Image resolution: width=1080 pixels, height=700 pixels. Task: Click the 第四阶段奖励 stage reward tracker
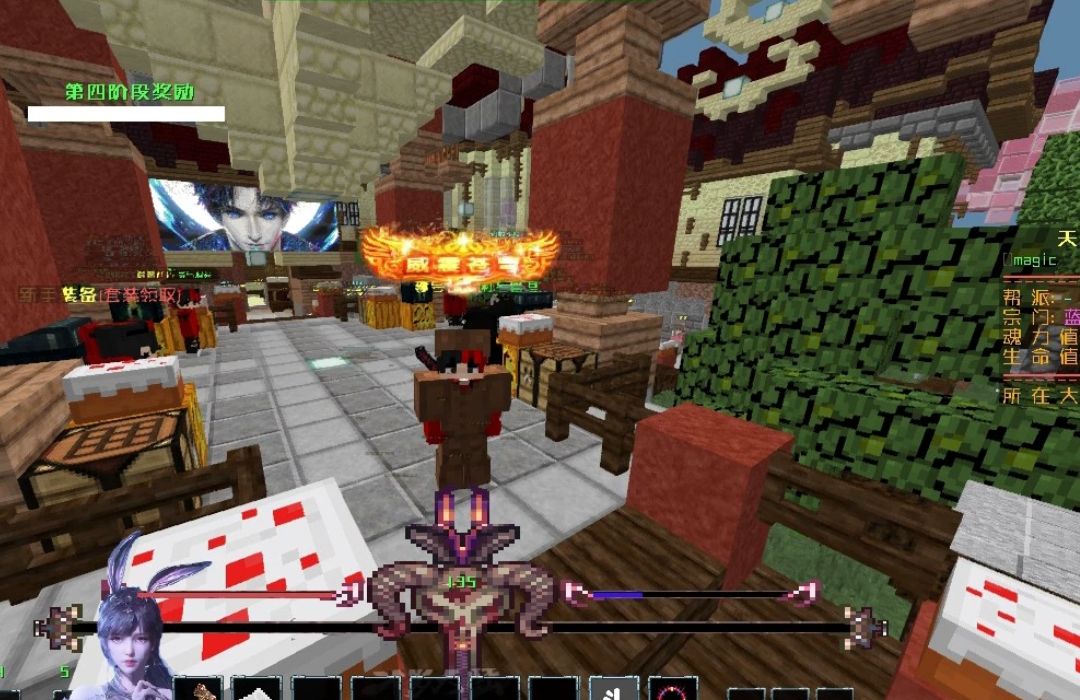(129, 92)
